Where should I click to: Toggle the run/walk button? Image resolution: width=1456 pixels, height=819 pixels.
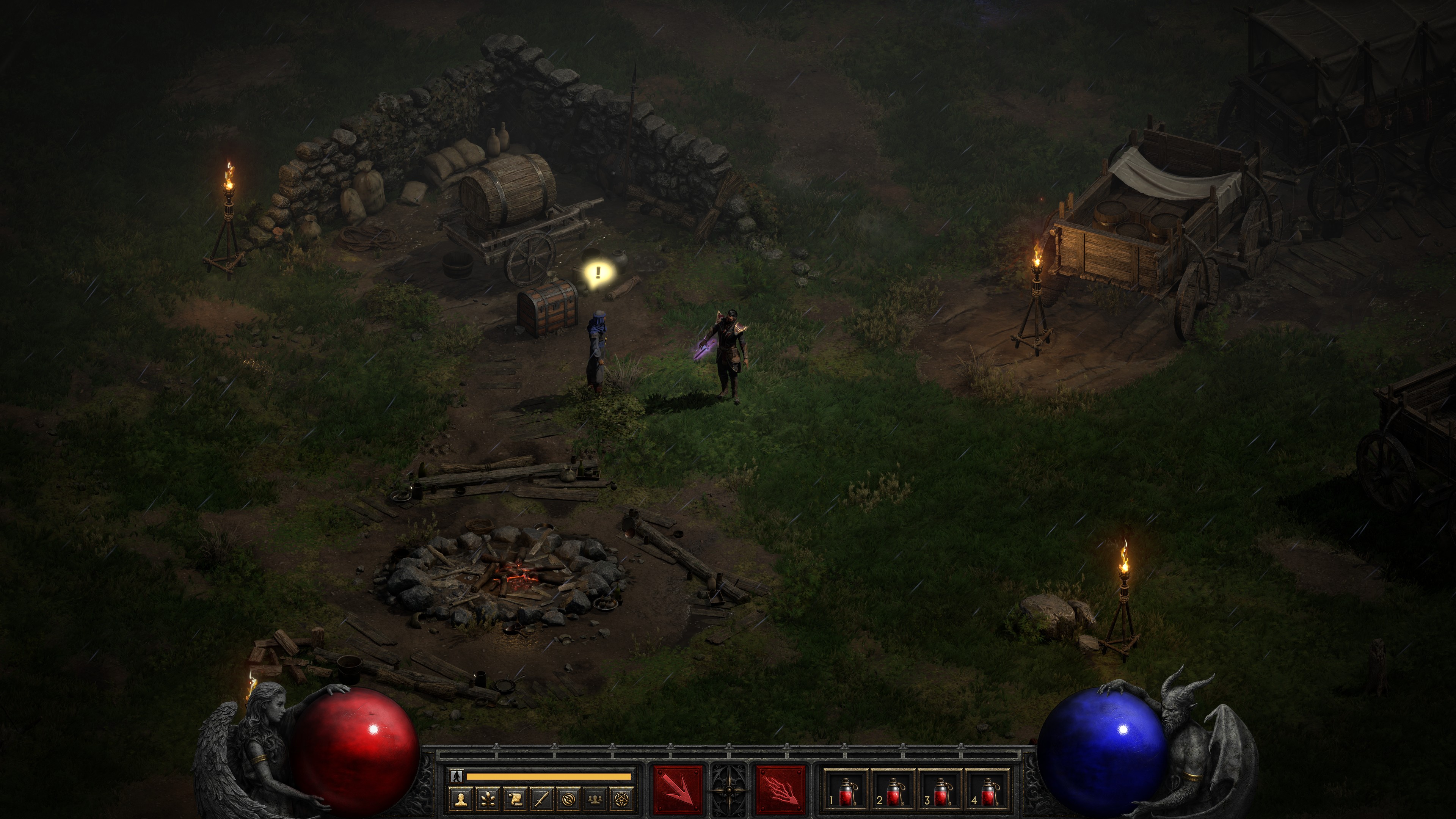[457, 776]
